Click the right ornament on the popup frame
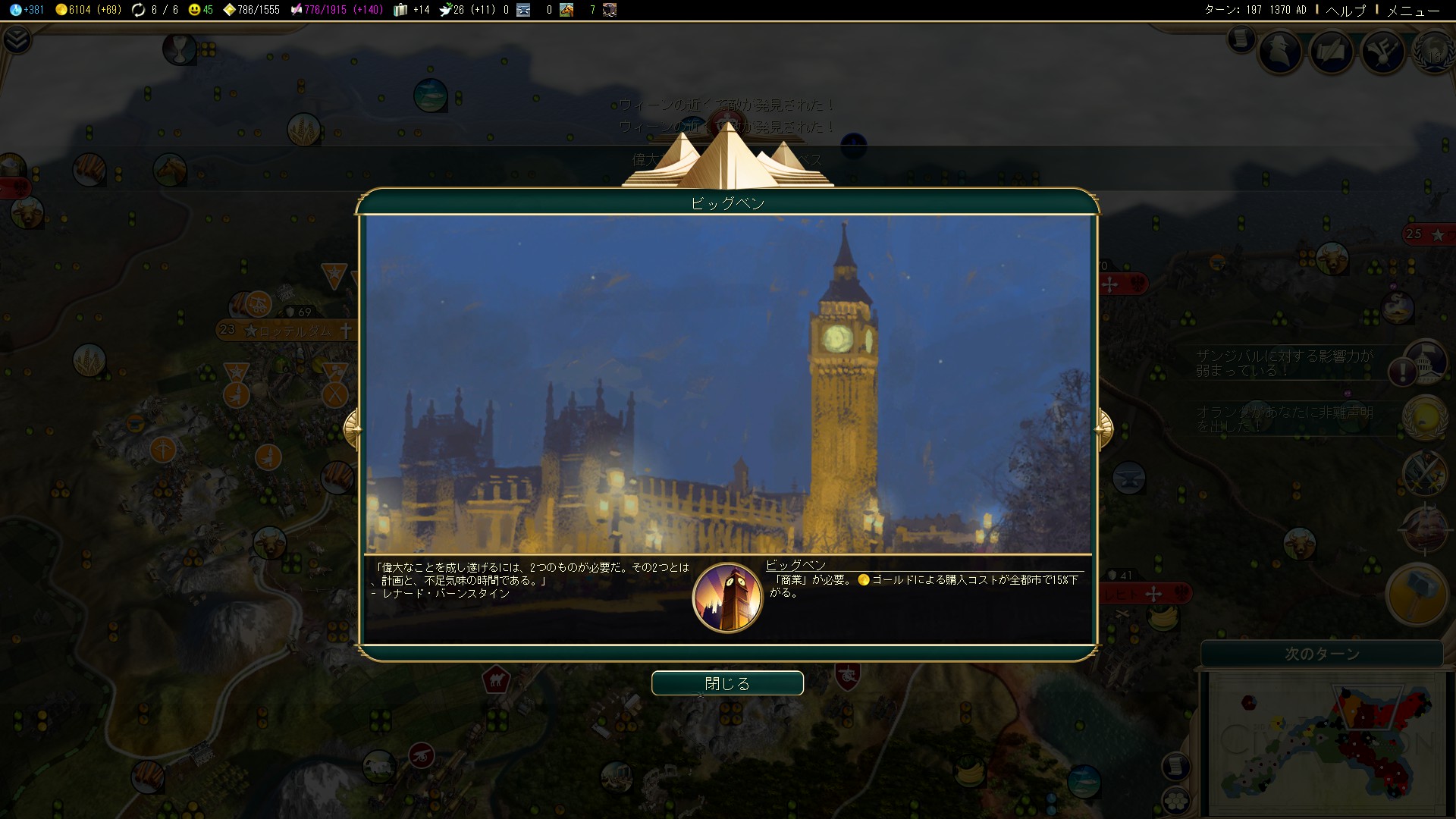This screenshot has width=1456, height=819. point(1104,429)
